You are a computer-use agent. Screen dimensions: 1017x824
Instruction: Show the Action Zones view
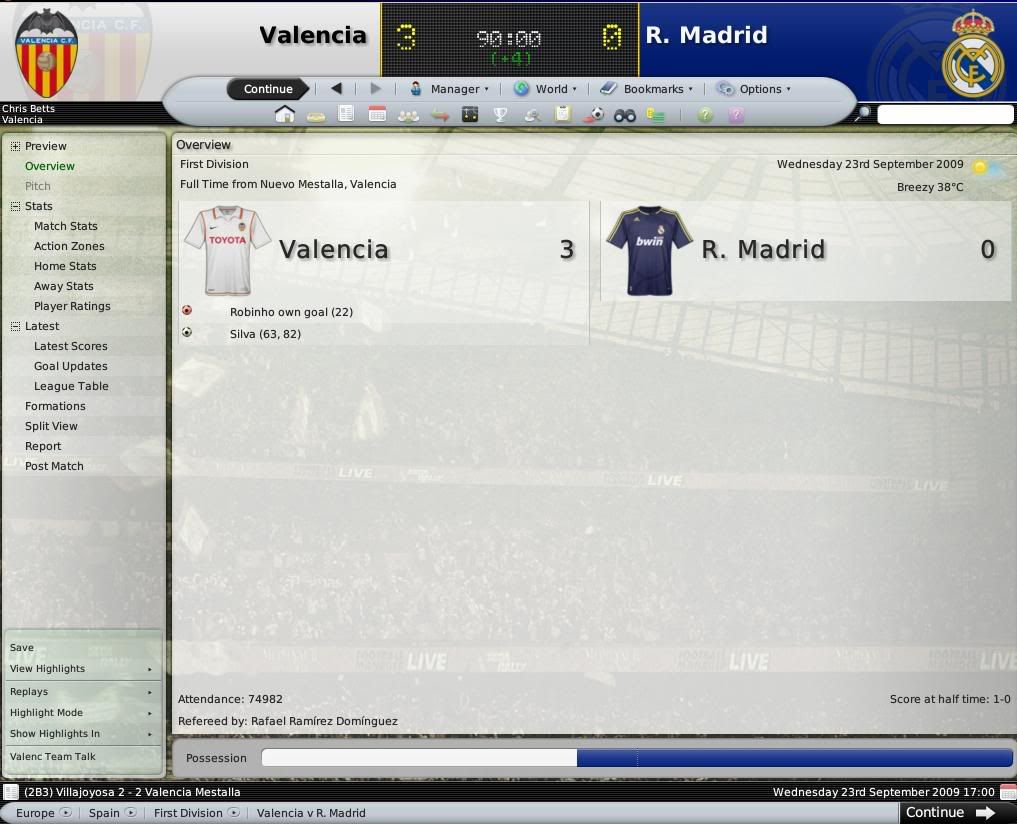point(69,246)
